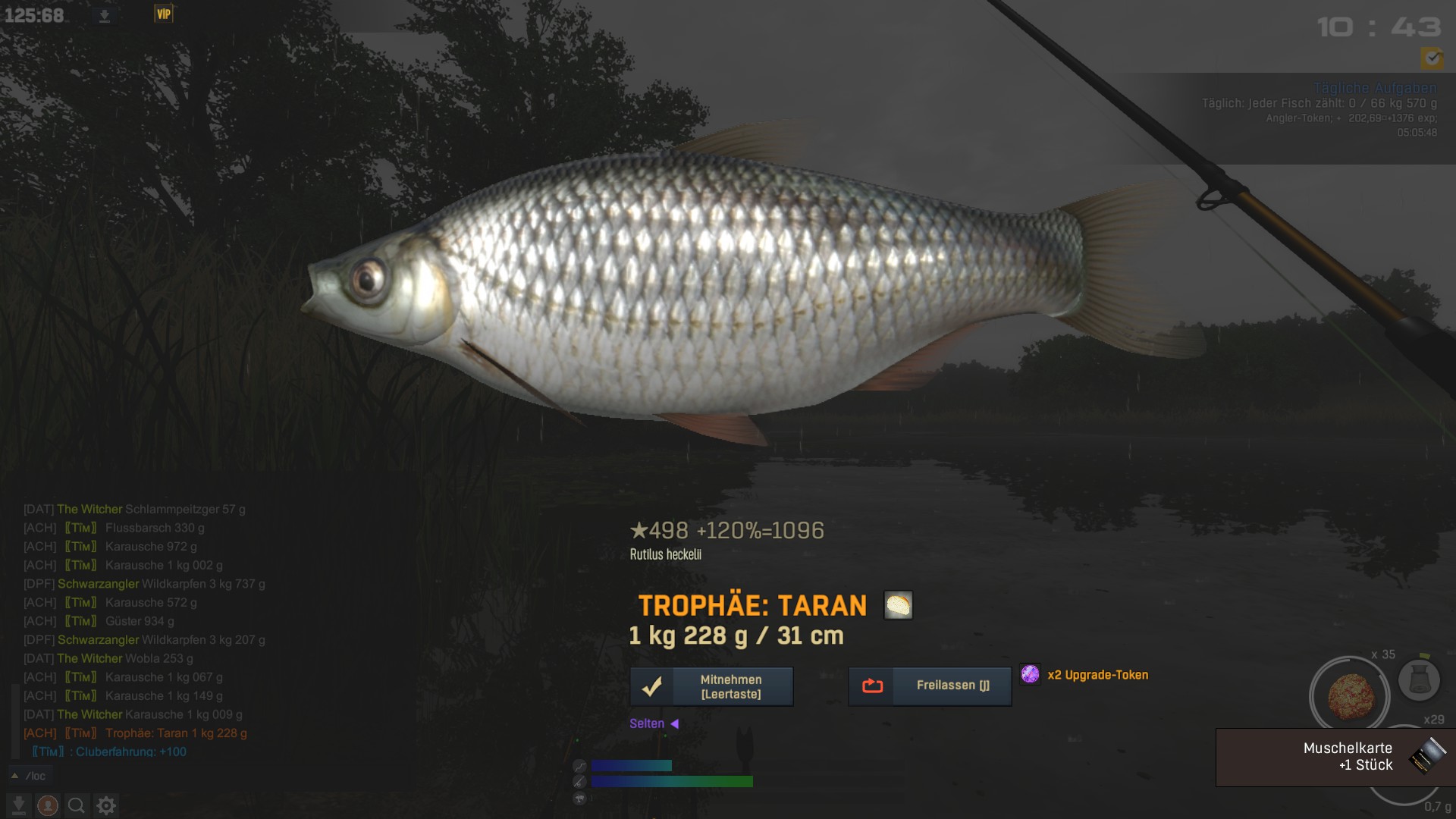Open chat search magnifier
The image size is (1456, 819).
(x=76, y=805)
